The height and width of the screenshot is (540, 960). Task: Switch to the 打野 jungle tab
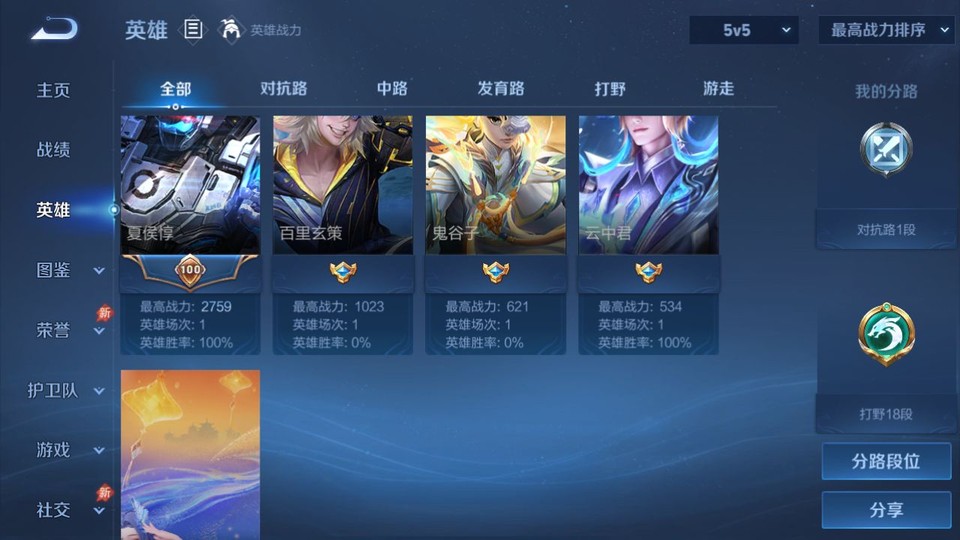coord(610,88)
